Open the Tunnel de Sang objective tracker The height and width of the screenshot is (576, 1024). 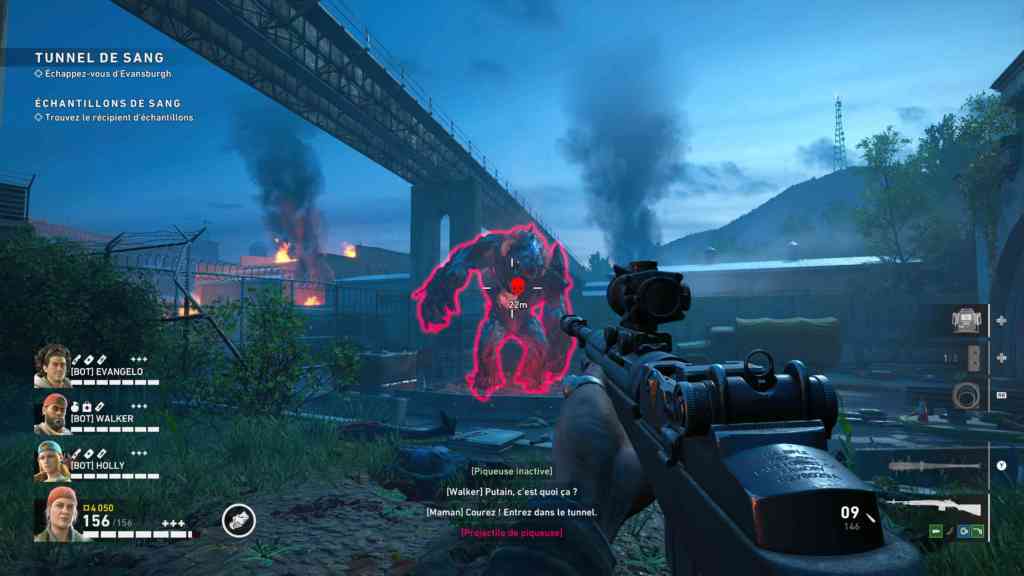tap(99, 58)
